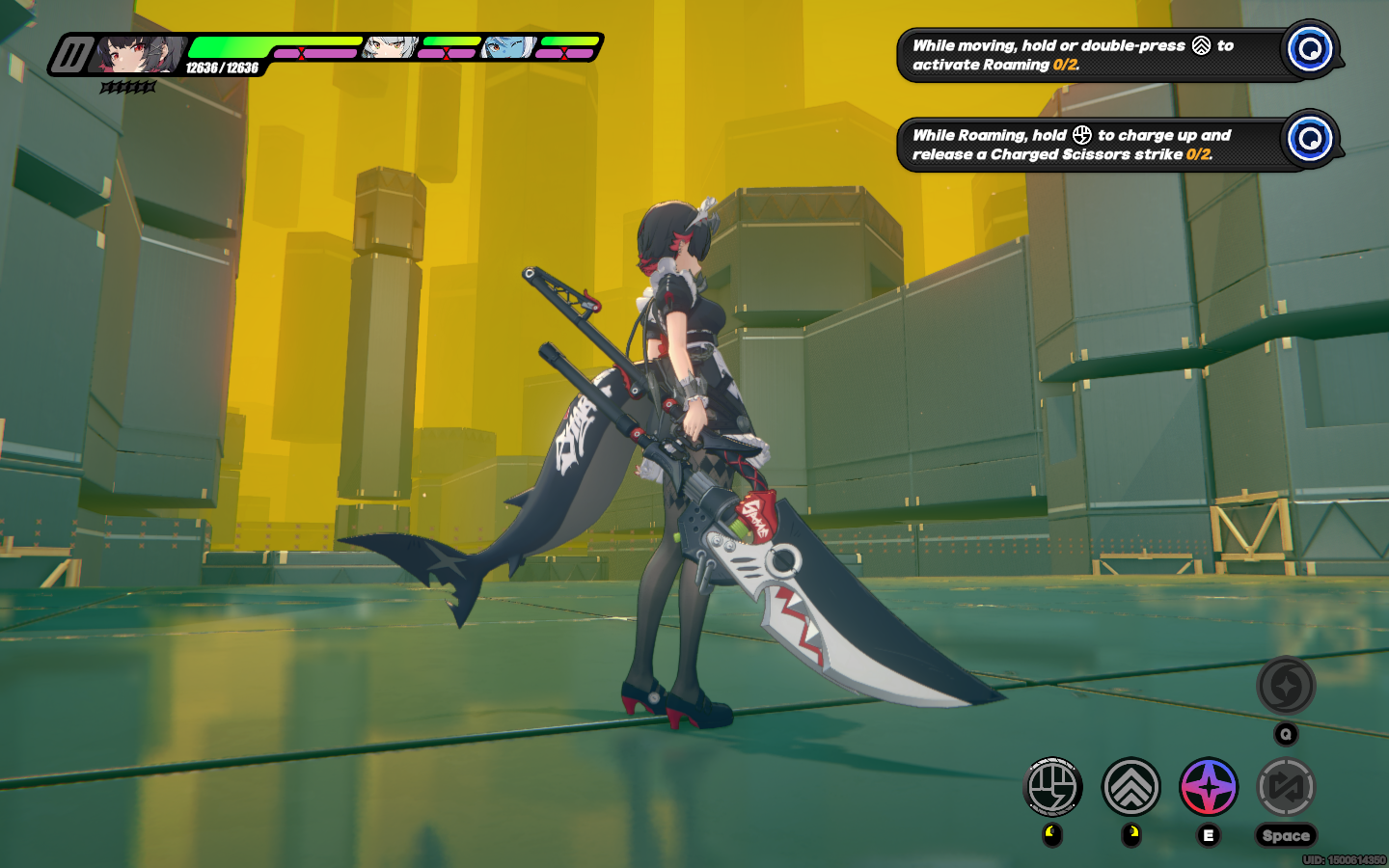Screen dimensions: 1389x868
Task: Select the Dodge chevron skill icon
Action: tap(1131, 787)
